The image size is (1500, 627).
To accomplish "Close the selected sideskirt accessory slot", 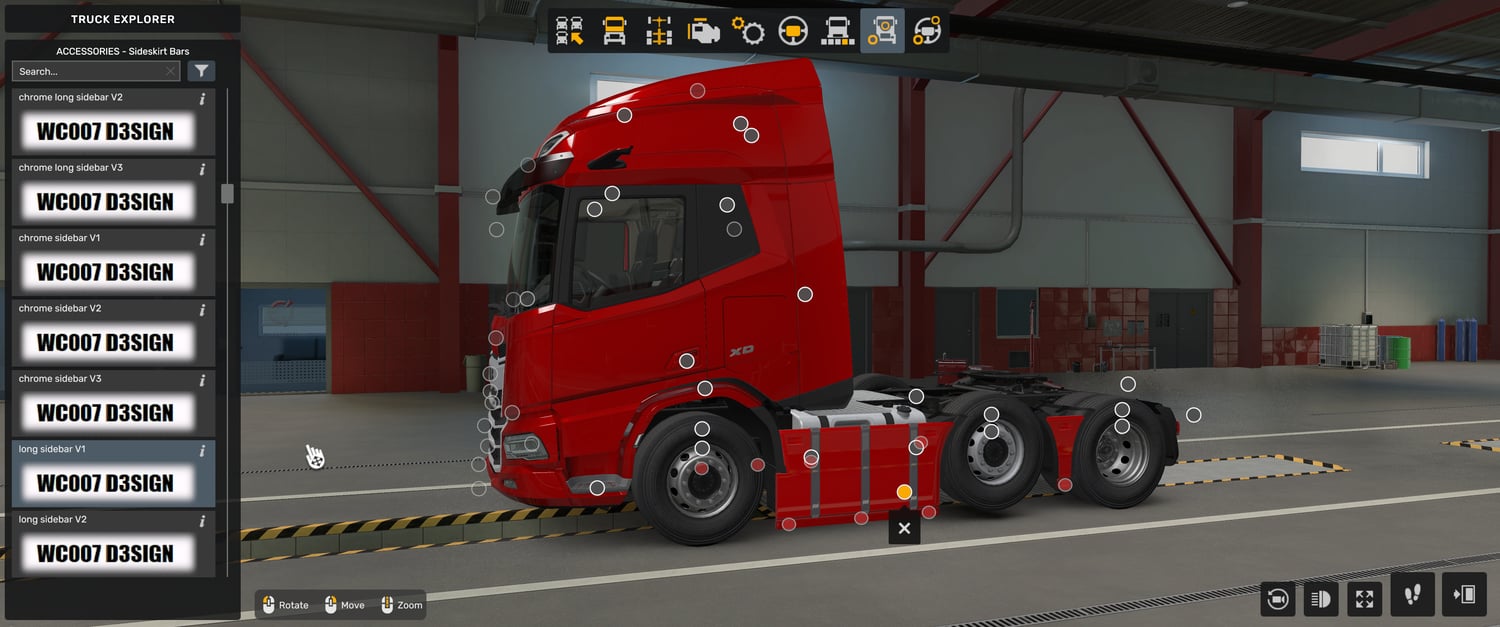I will (x=904, y=528).
